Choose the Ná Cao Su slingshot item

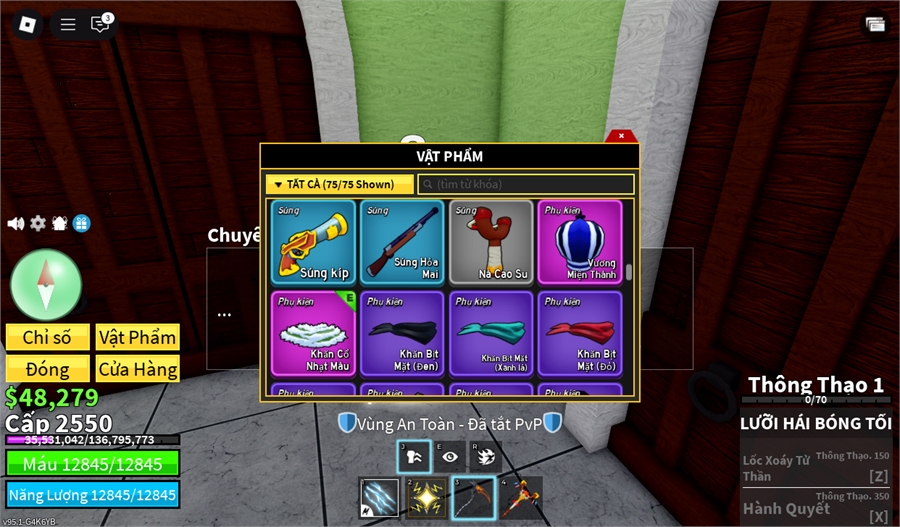[491, 242]
